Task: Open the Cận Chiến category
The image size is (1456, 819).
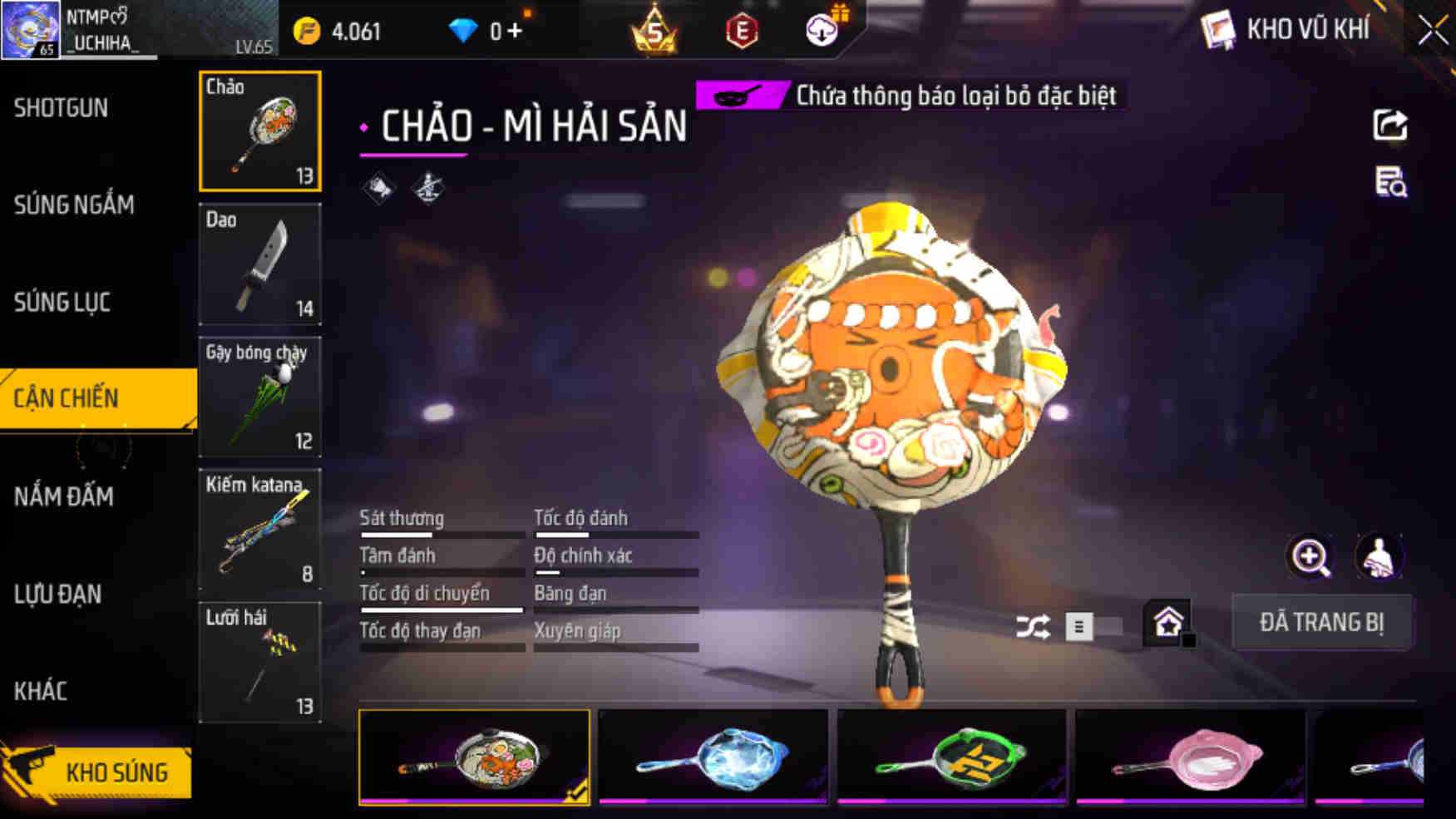Action: (67, 398)
